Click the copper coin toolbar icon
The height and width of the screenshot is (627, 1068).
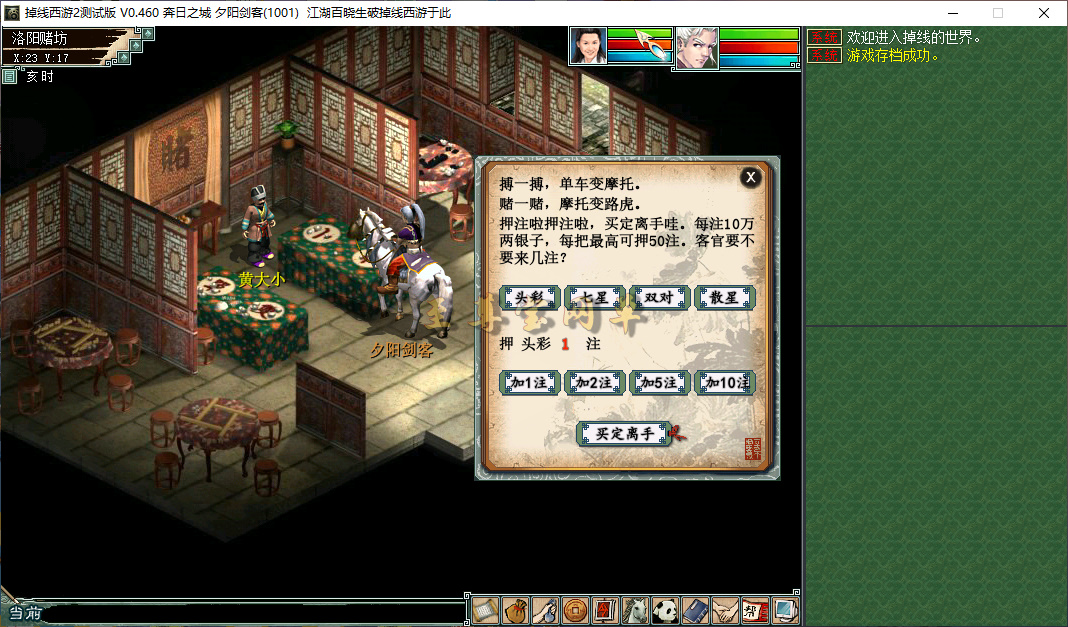[x=575, y=610]
